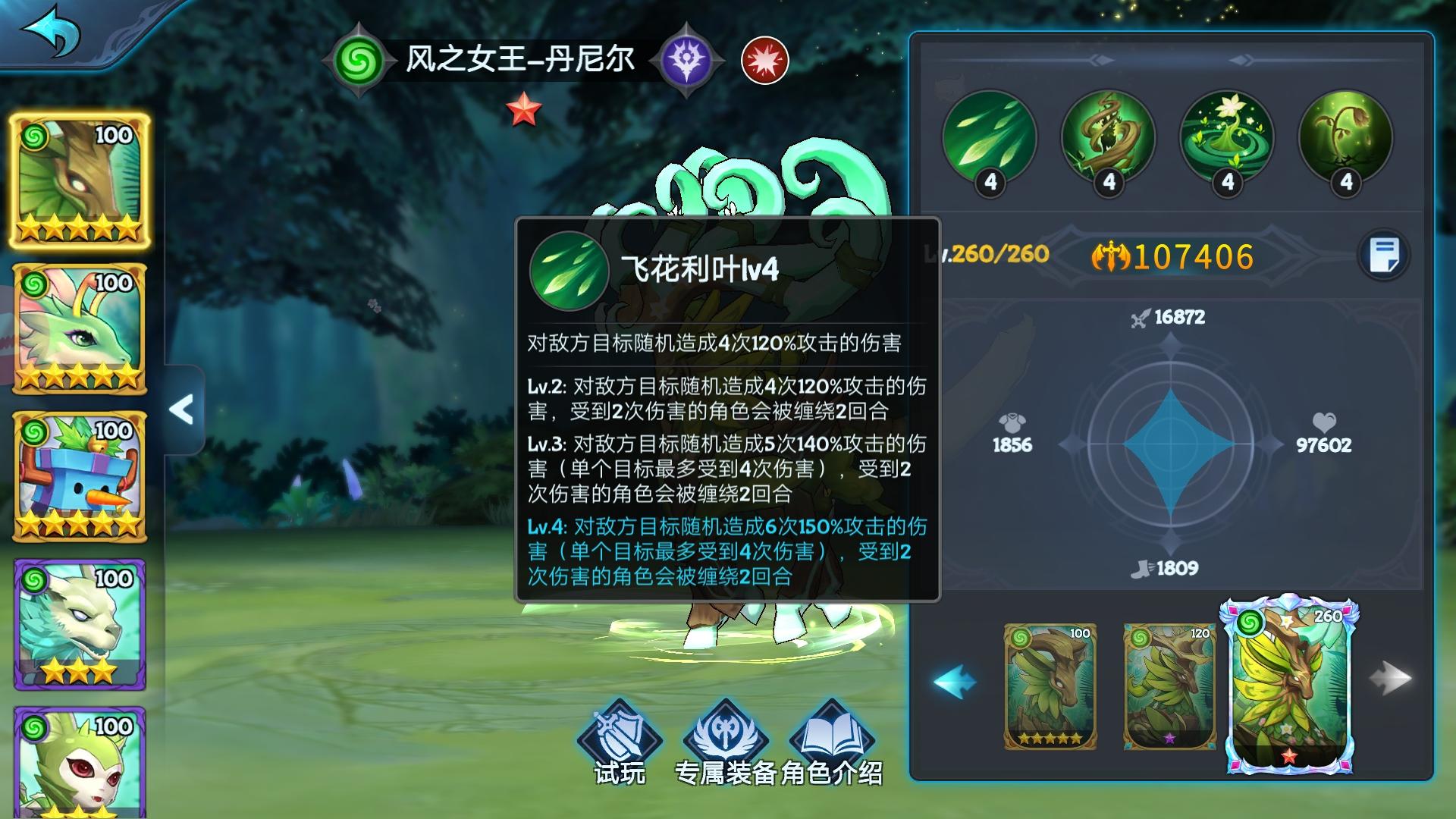Viewport: 1456px width, 819px height.
Task: Select the red-eyed green imp hero
Action: [80, 762]
